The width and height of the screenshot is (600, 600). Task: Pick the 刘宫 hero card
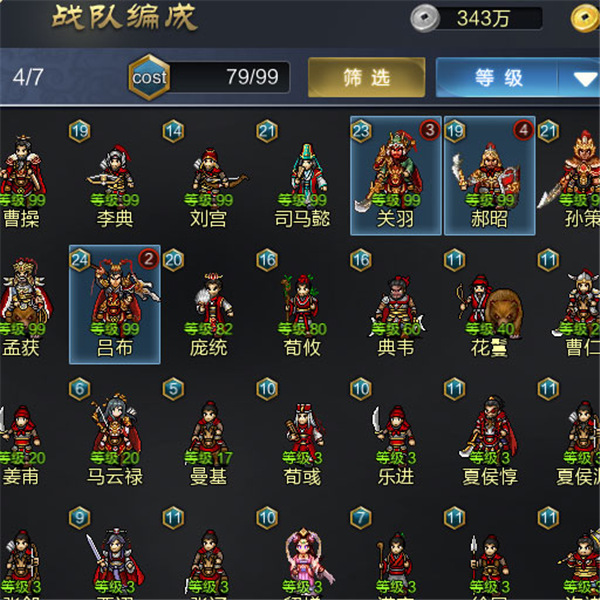coord(208,178)
